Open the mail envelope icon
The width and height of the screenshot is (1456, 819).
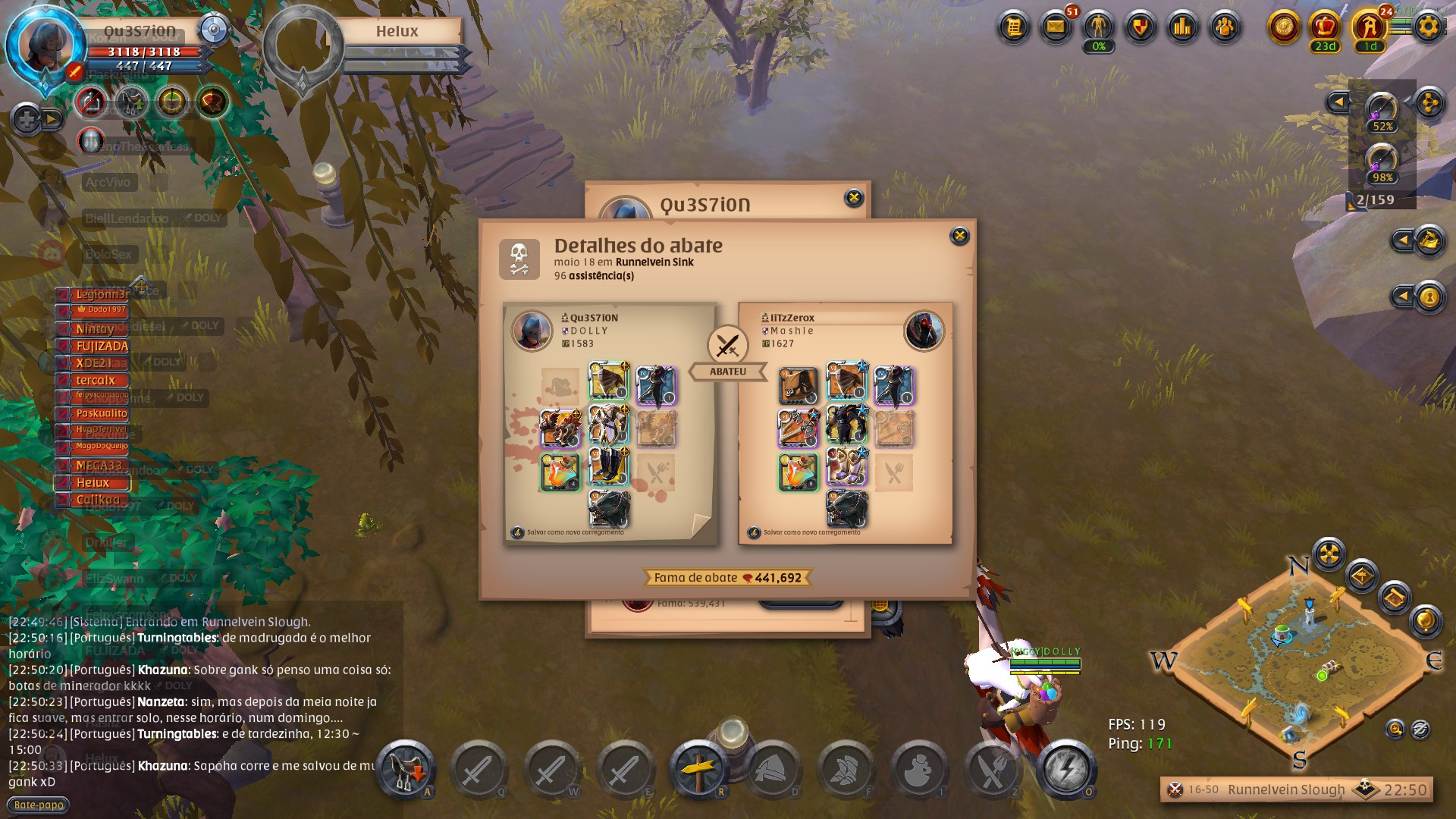[1055, 27]
